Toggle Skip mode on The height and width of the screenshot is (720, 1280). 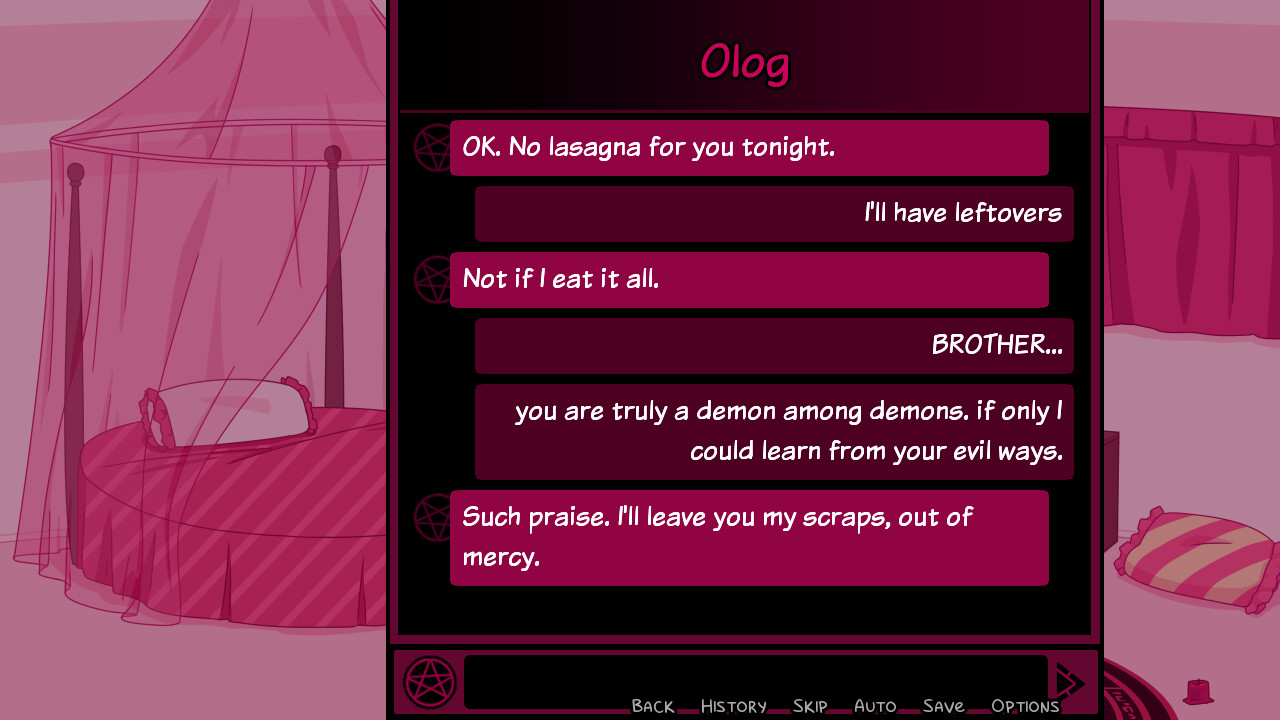[810, 705]
